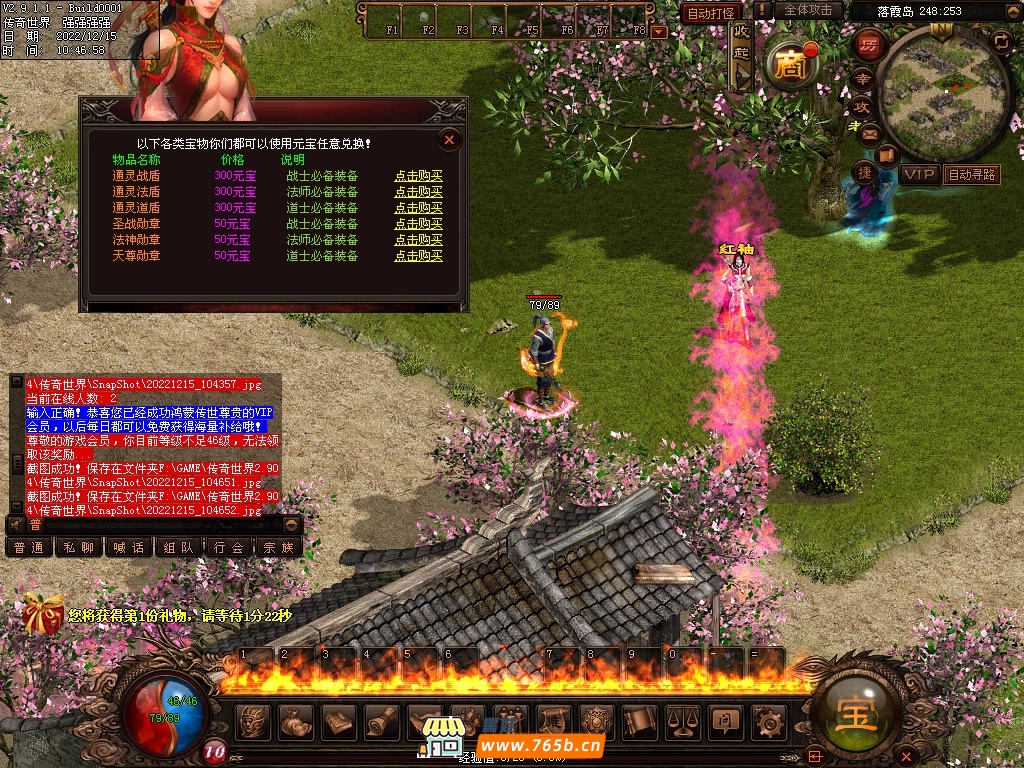Image resolution: width=1024 pixels, height=768 pixels.
Task: Collapse the 收起 side panel
Action: pyautogui.click(x=741, y=62)
